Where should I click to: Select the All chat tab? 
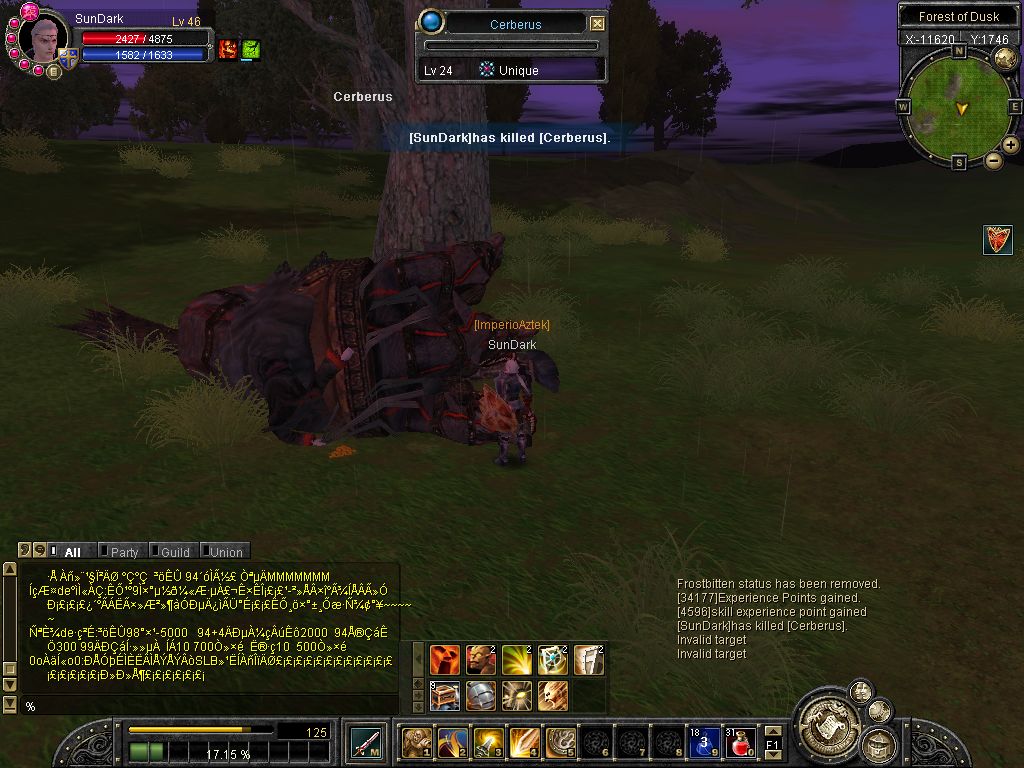(x=72, y=551)
